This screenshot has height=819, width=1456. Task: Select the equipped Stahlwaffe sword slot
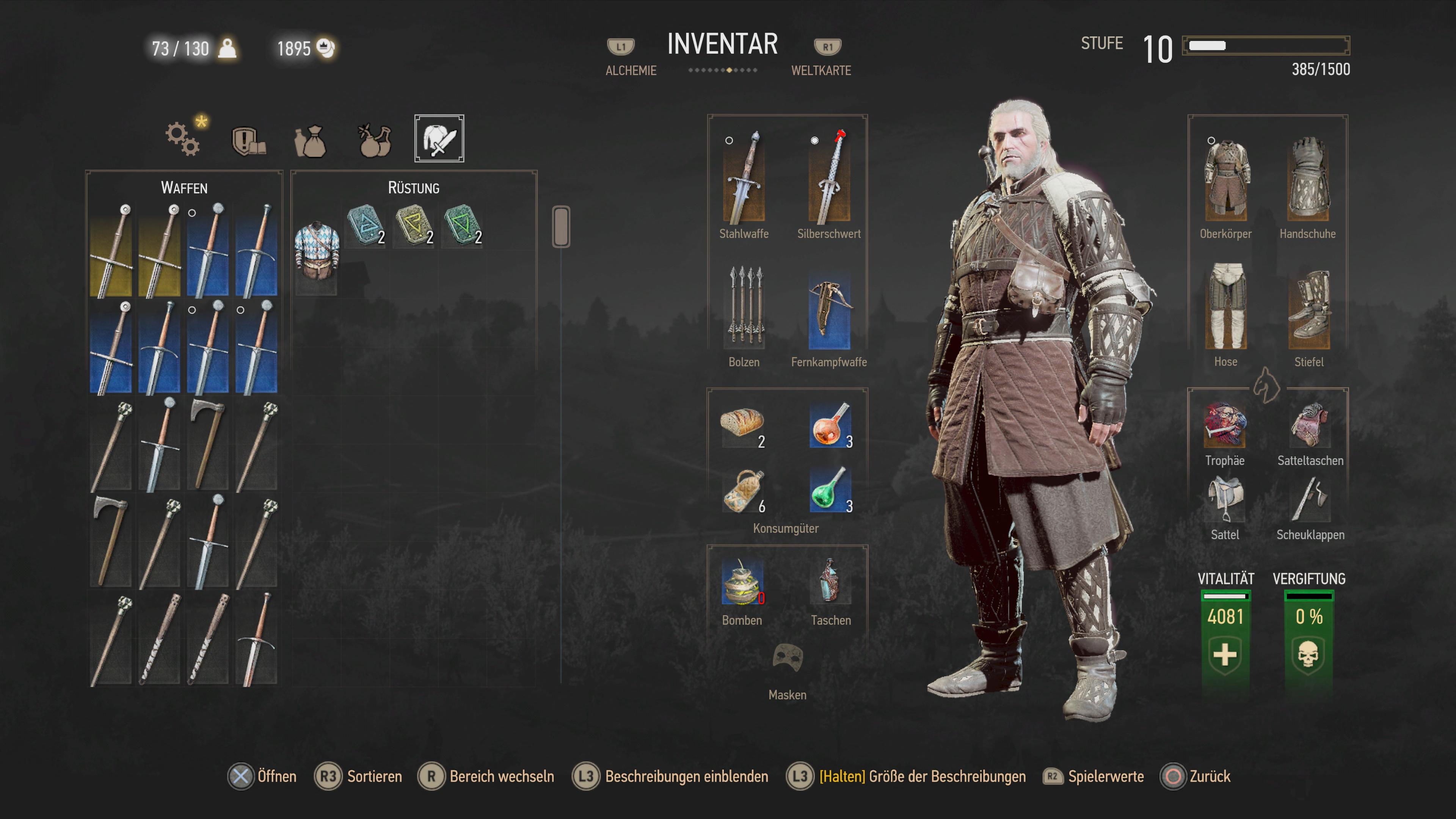click(743, 178)
